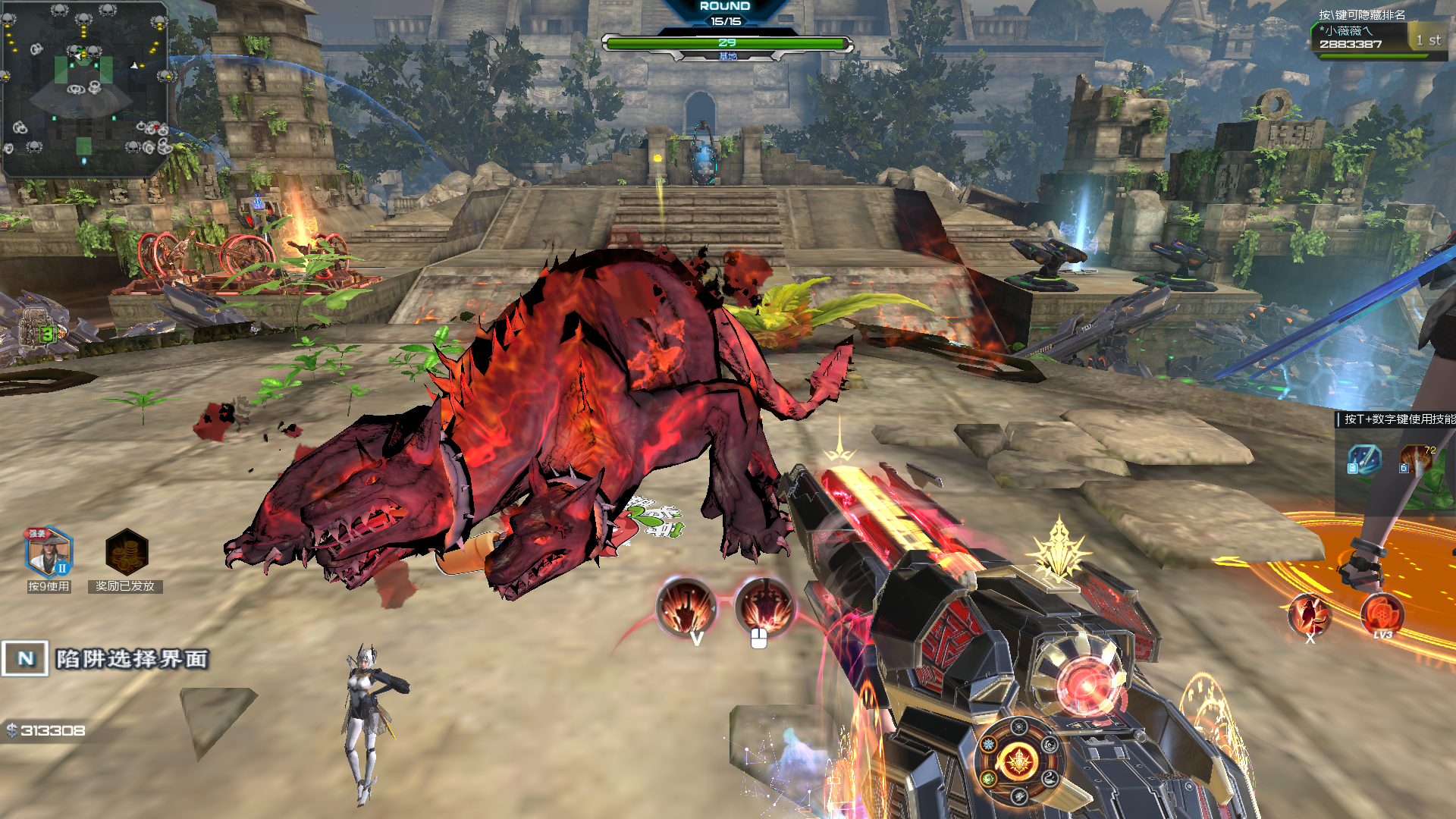Activate the red claw strike skill
This screenshot has width=1456, height=819.
point(686,607)
